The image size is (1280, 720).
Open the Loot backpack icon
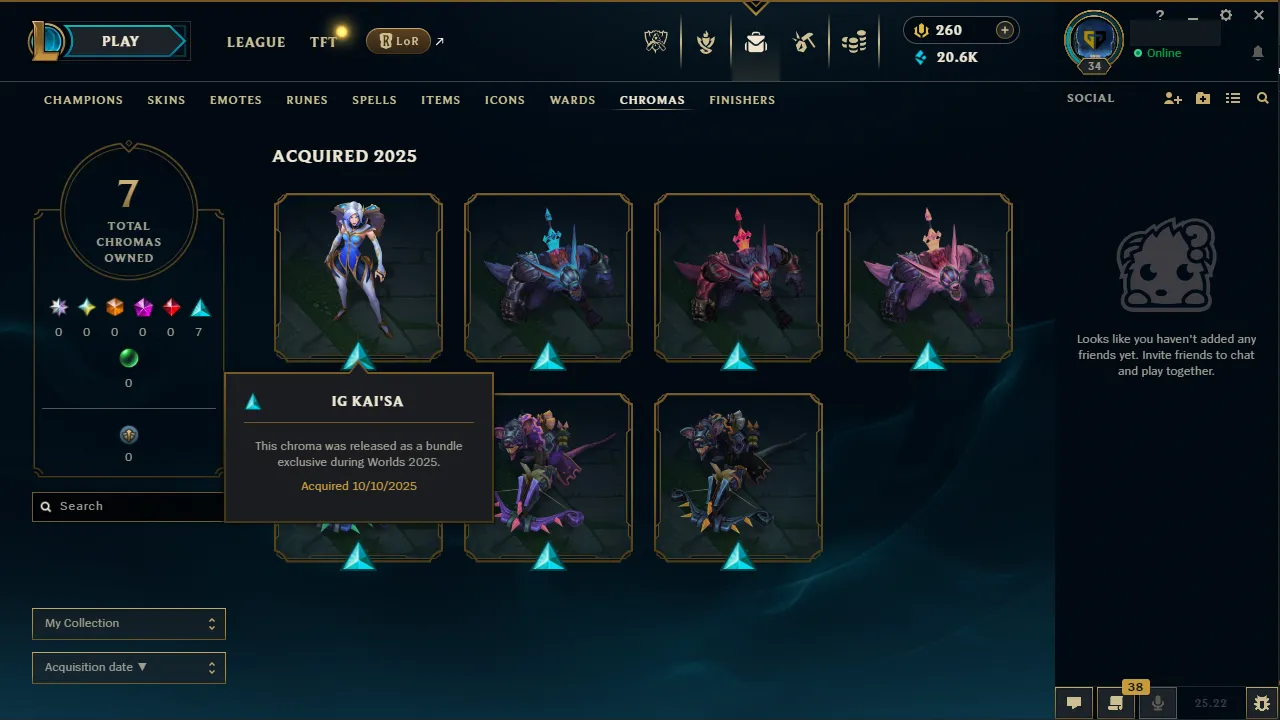point(755,42)
